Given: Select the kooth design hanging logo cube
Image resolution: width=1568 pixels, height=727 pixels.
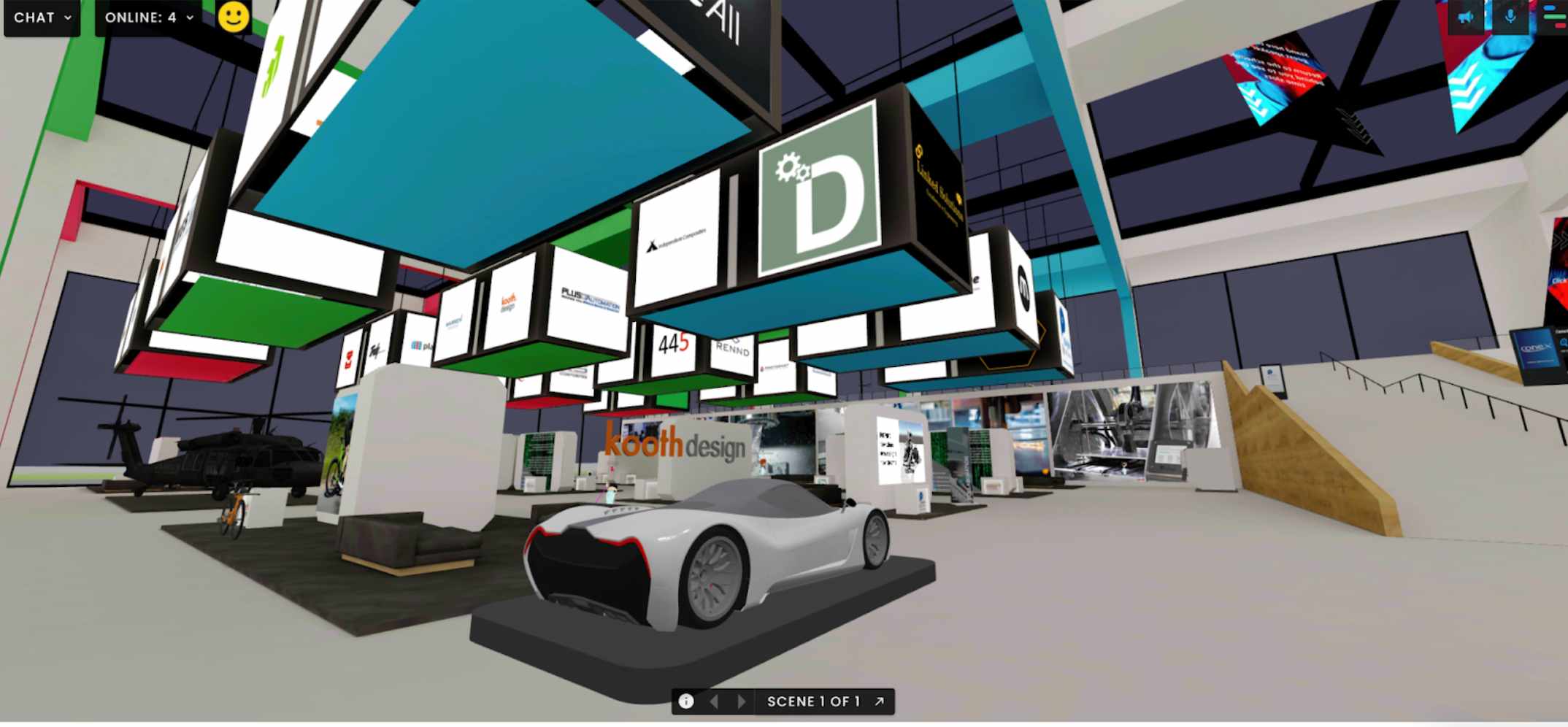Looking at the screenshot, I should [x=510, y=299].
